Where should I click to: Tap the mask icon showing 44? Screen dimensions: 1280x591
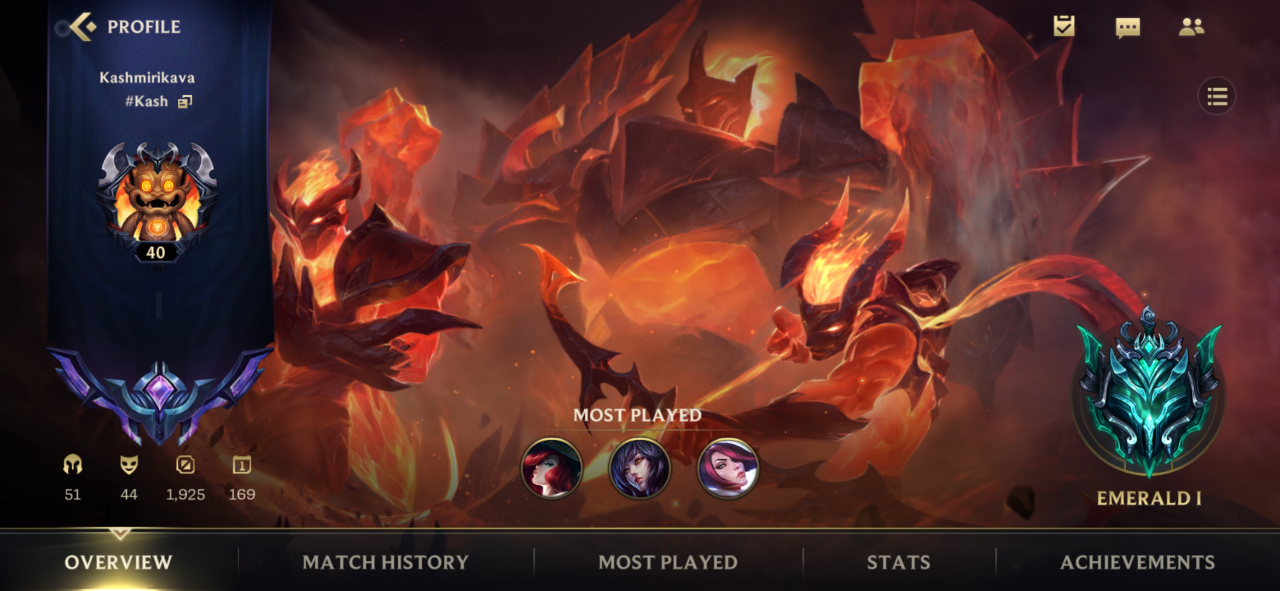[128, 465]
